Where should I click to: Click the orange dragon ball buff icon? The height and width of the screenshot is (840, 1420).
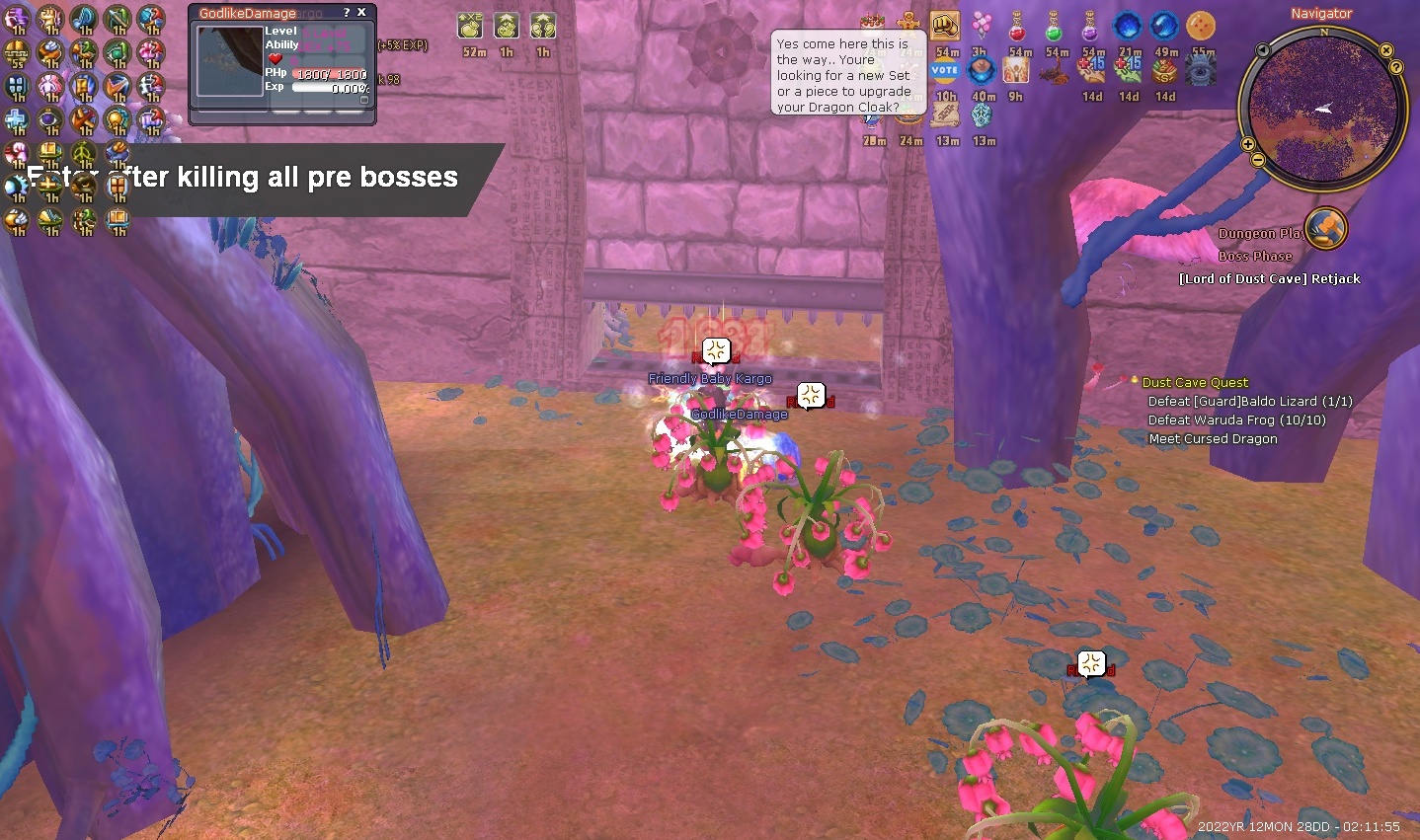pos(1200,26)
